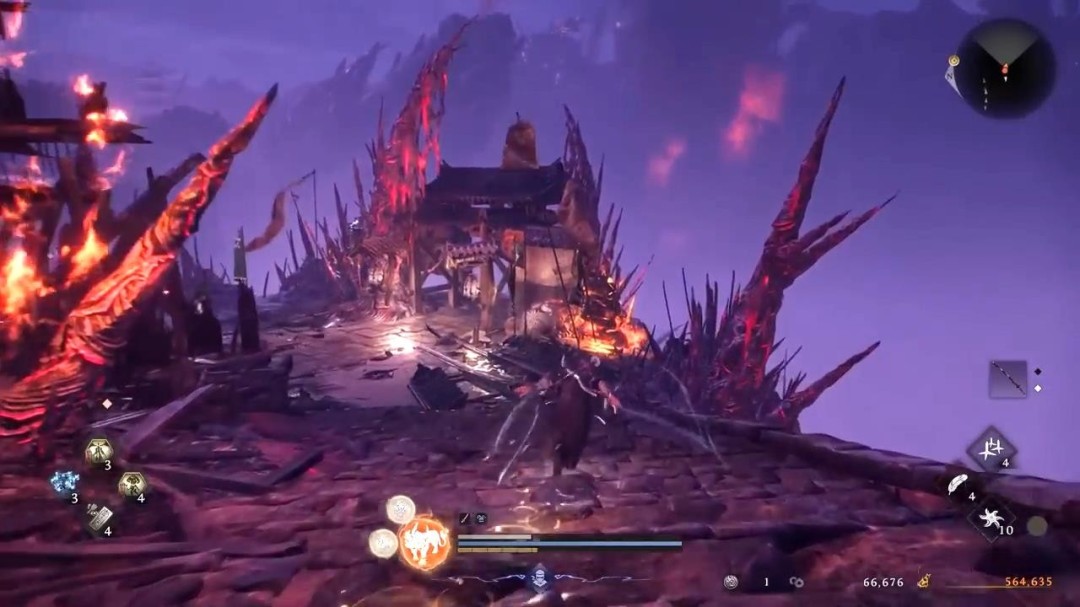Select the caltrops ninja tool slot
Screen dimensions: 1080x607
991,447
